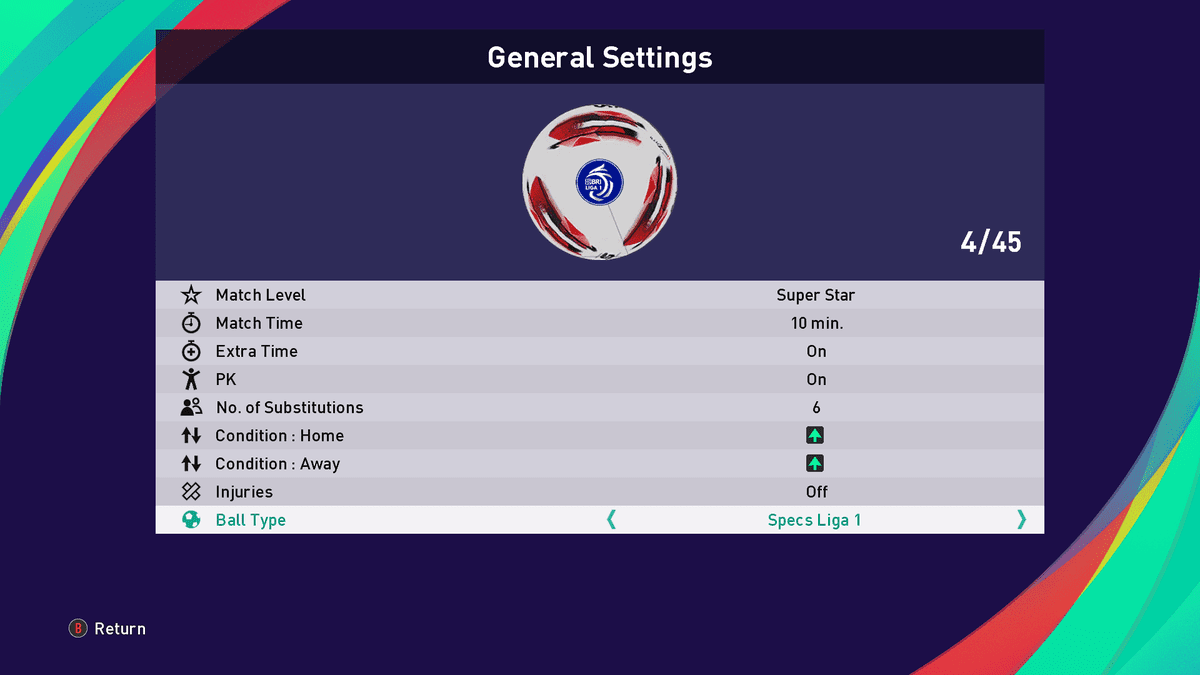Select the Ball Type row label
This screenshot has height=675, width=1200.
[250, 520]
